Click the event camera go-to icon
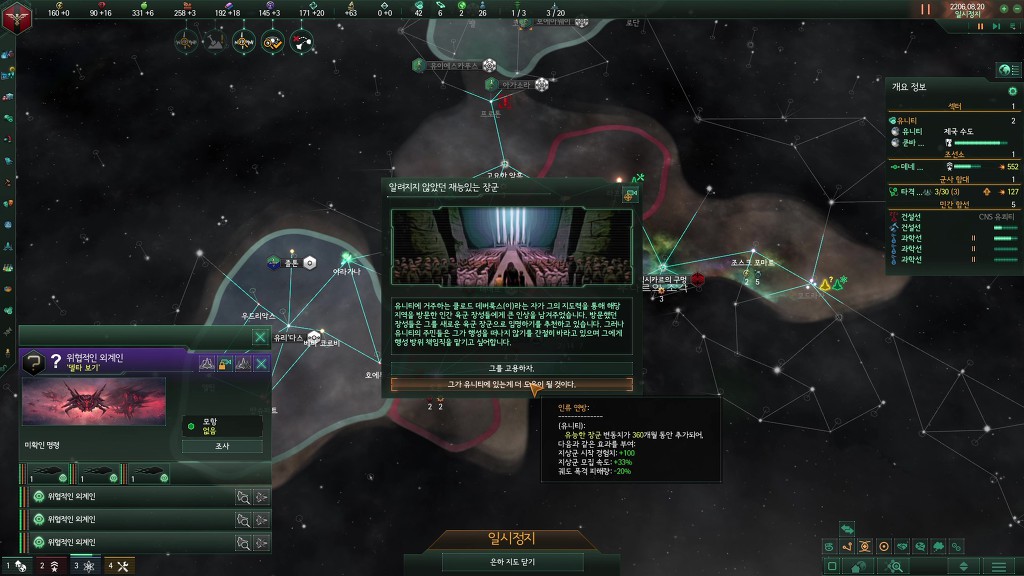Image resolution: width=1024 pixels, height=576 pixels. [x=630, y=195]
